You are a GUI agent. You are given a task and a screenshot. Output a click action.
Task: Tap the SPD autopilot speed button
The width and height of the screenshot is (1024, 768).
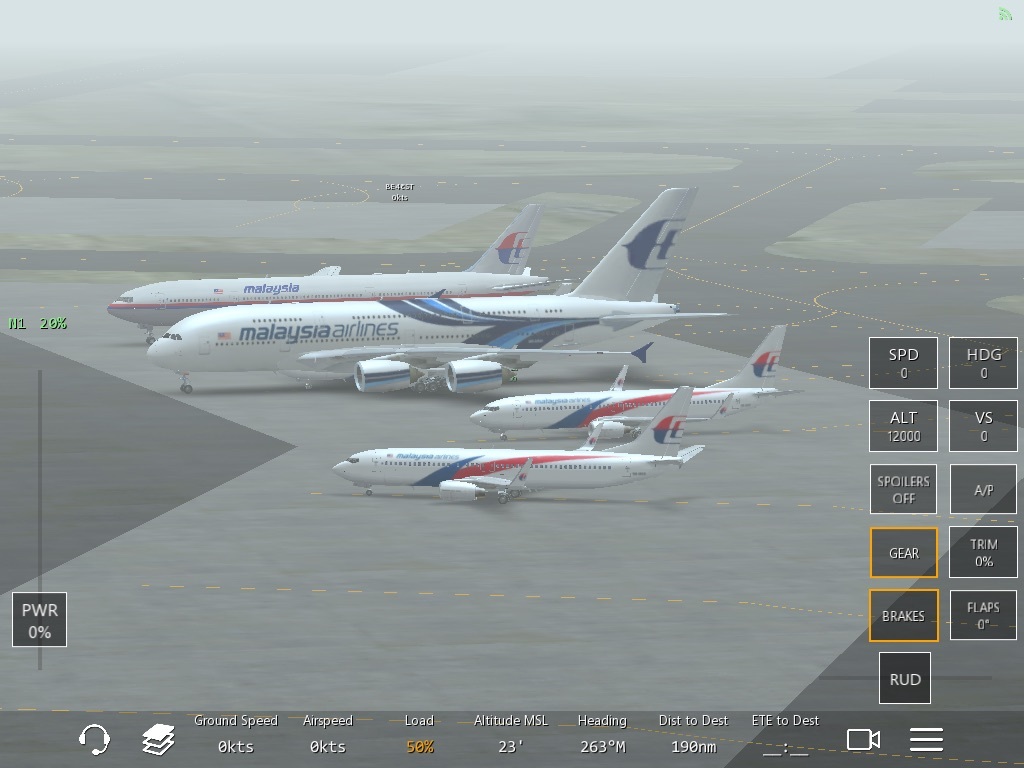pyautogui.click(x=903, y=363)
